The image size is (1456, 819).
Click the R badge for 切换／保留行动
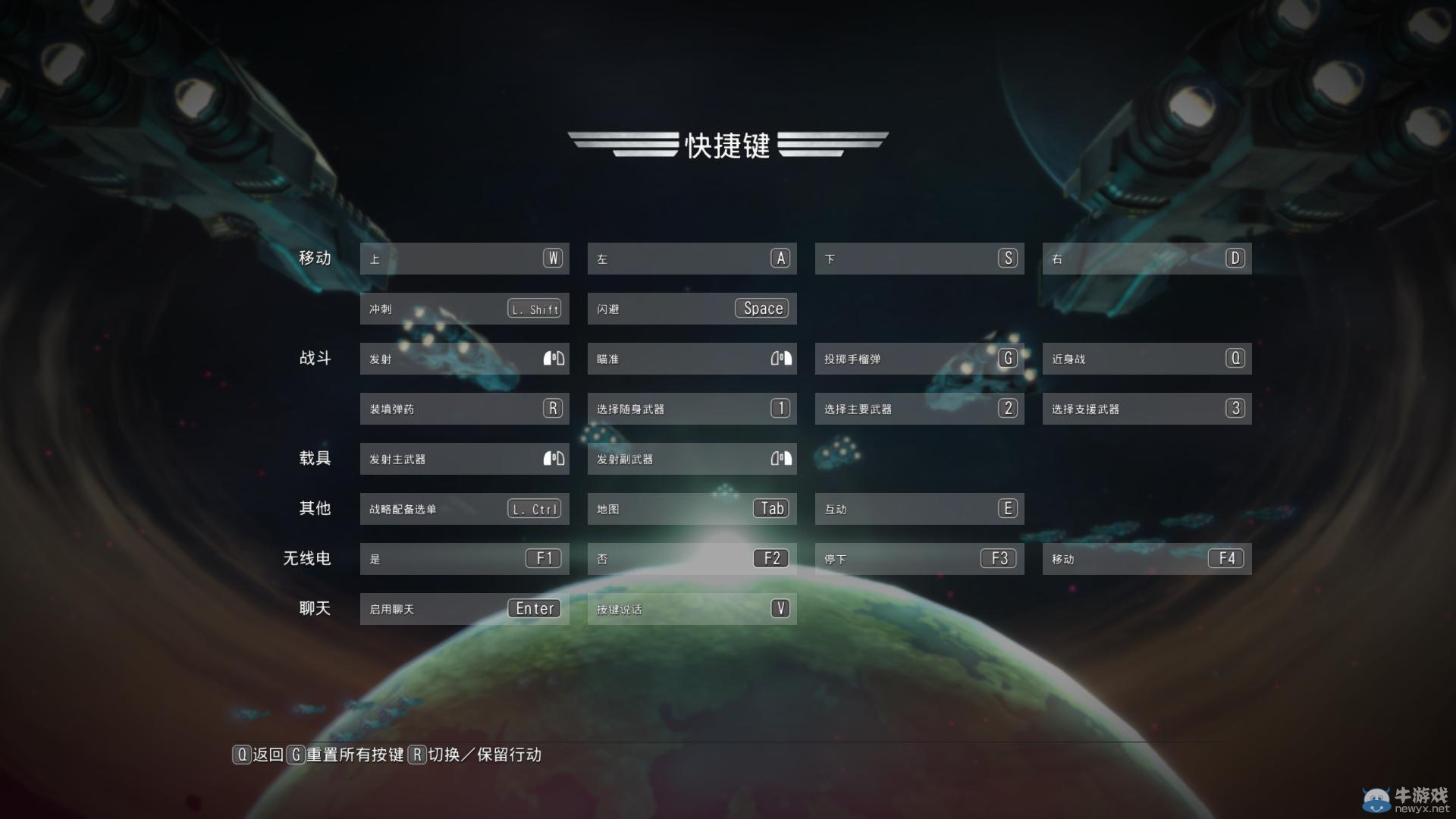[416, 755]
